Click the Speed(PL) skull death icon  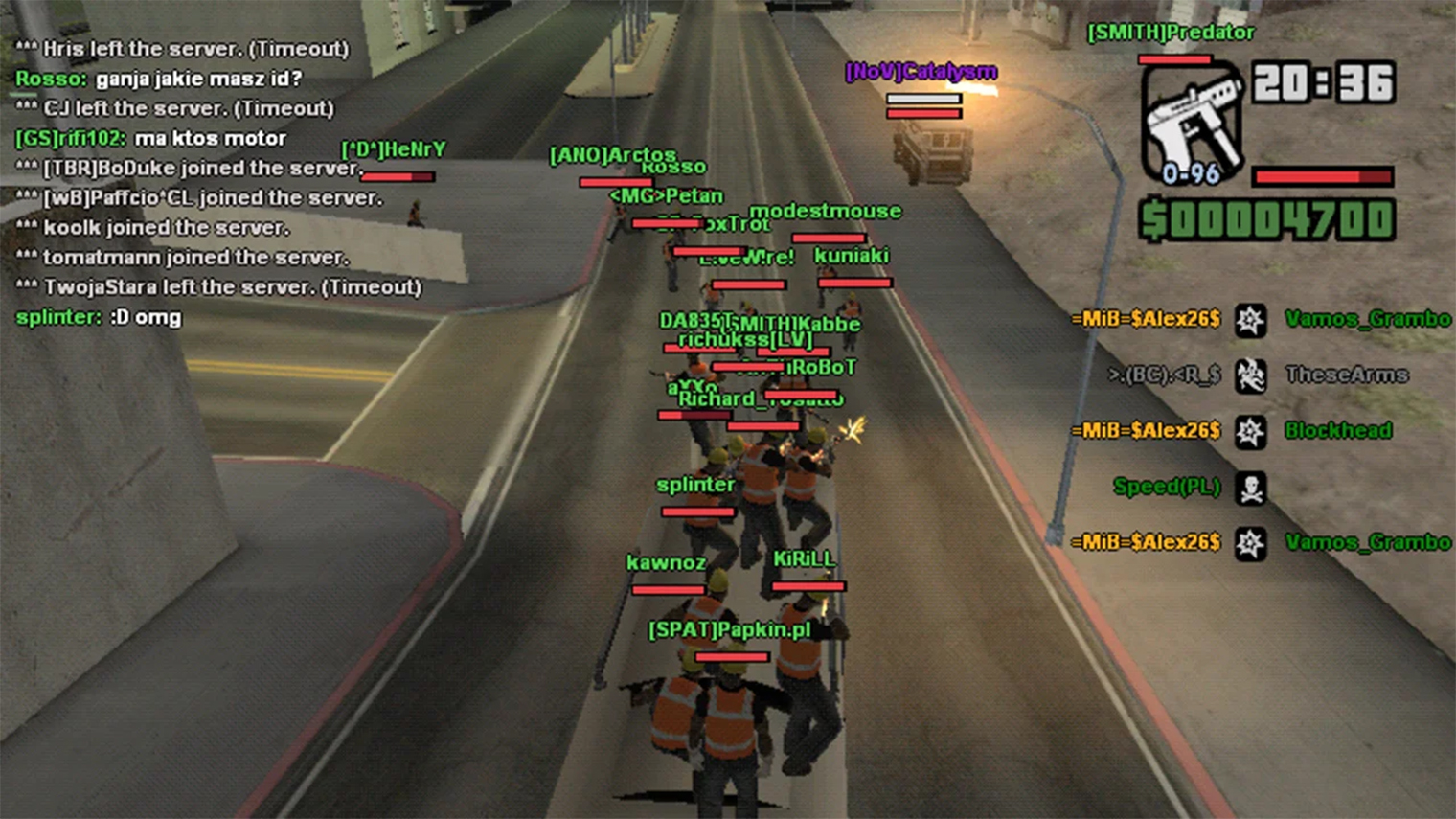[1250, 489]
